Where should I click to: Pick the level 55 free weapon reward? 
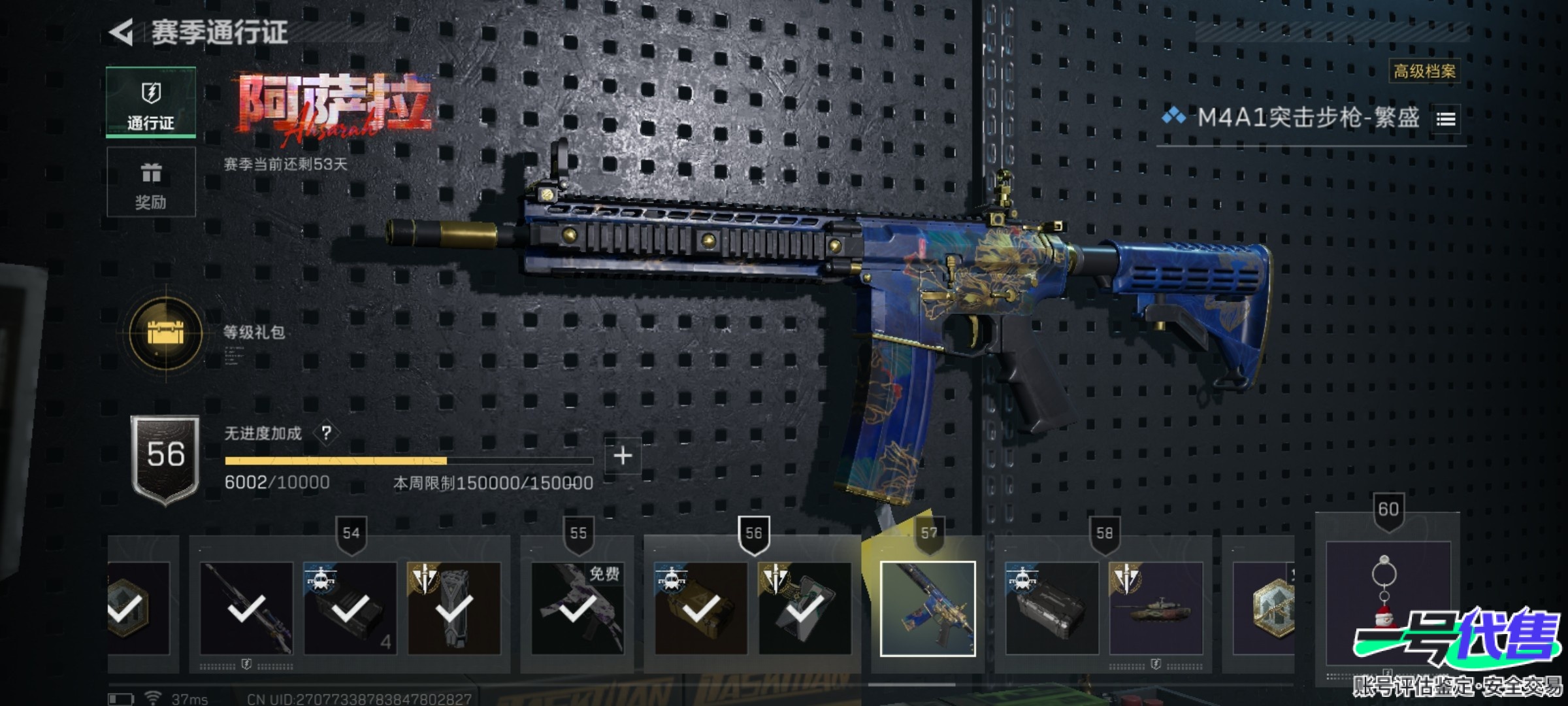tap(578, 609)
